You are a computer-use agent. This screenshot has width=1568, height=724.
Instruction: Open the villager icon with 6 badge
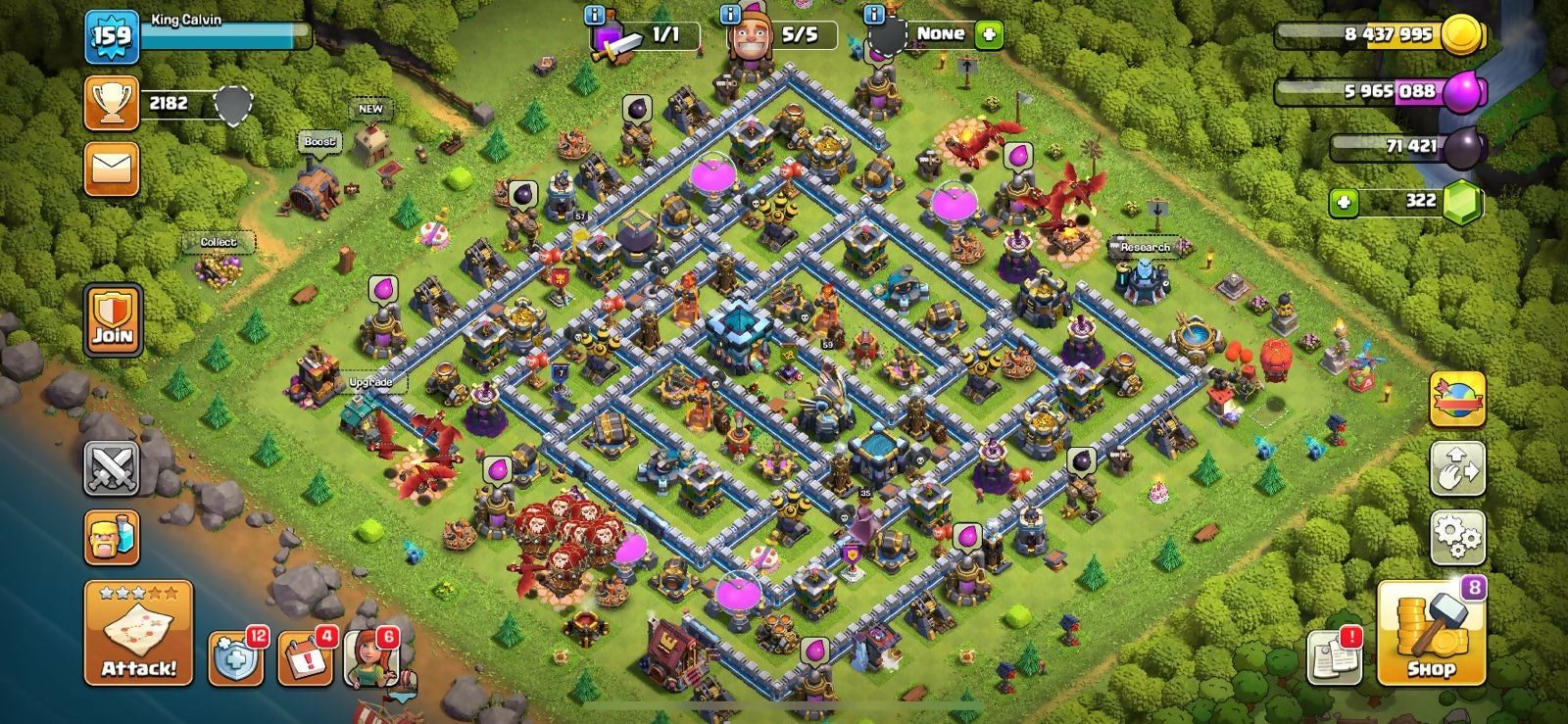click(371, 658)
